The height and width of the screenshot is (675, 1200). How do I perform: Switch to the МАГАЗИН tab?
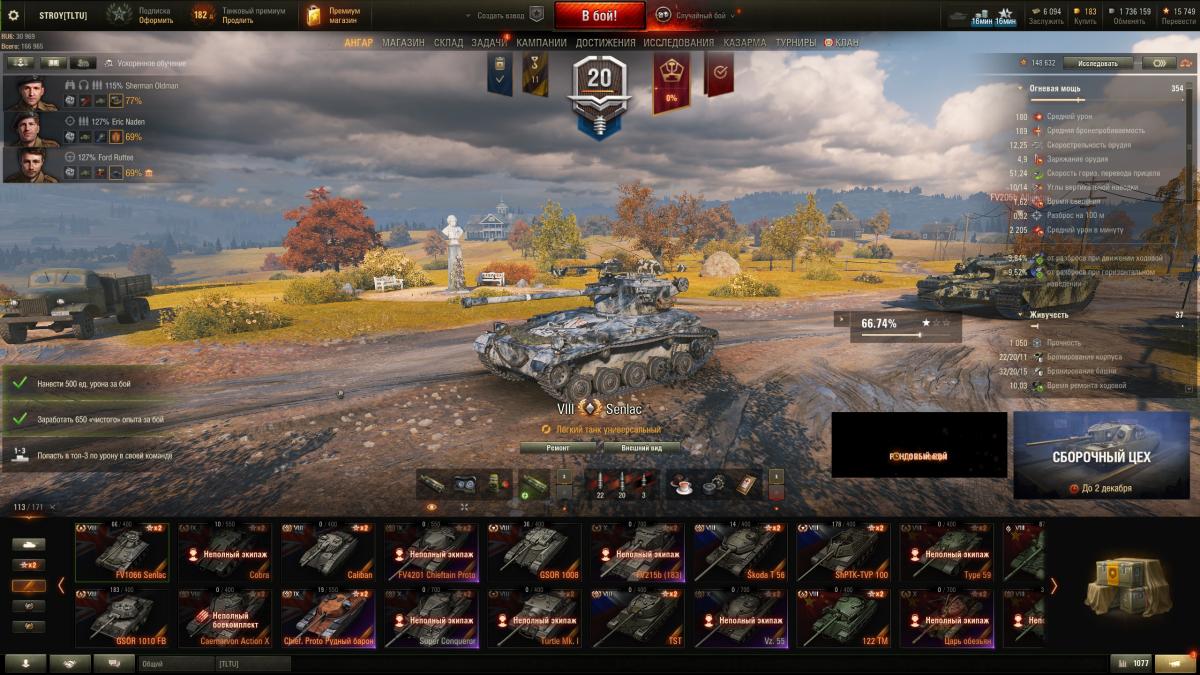403,43
